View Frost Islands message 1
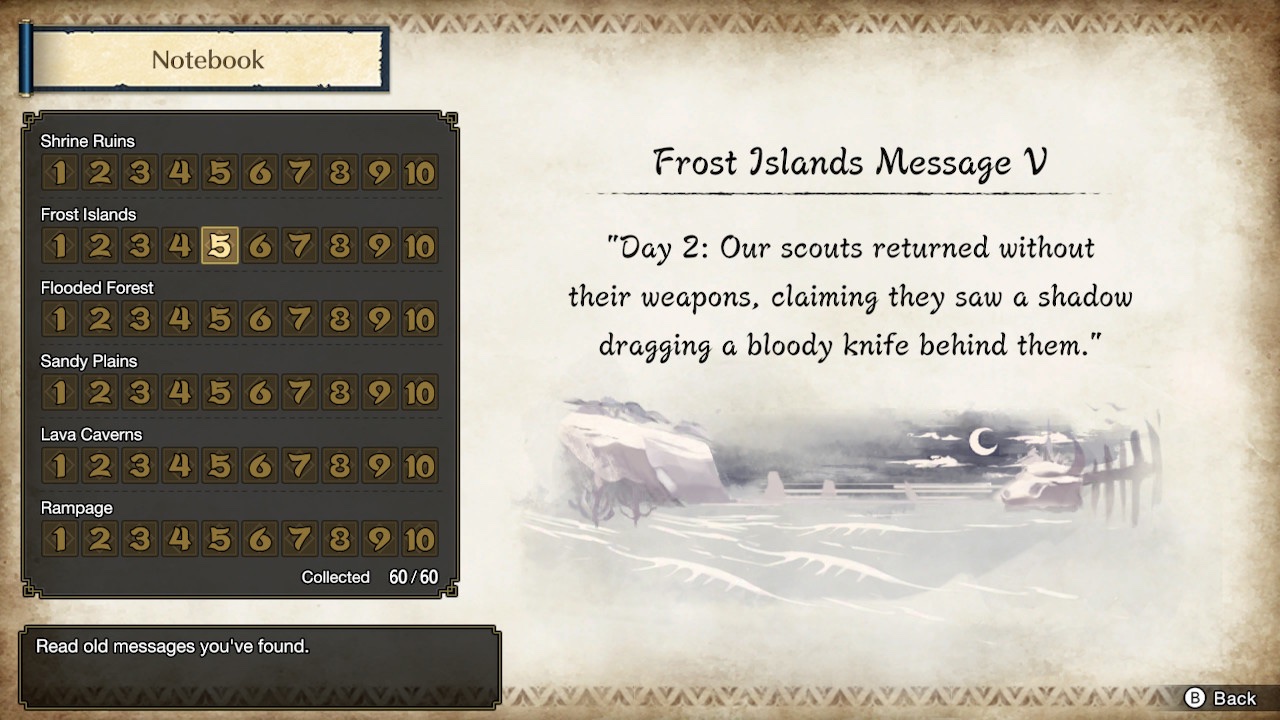The image size is (1280, 720). tap(58, 245)
